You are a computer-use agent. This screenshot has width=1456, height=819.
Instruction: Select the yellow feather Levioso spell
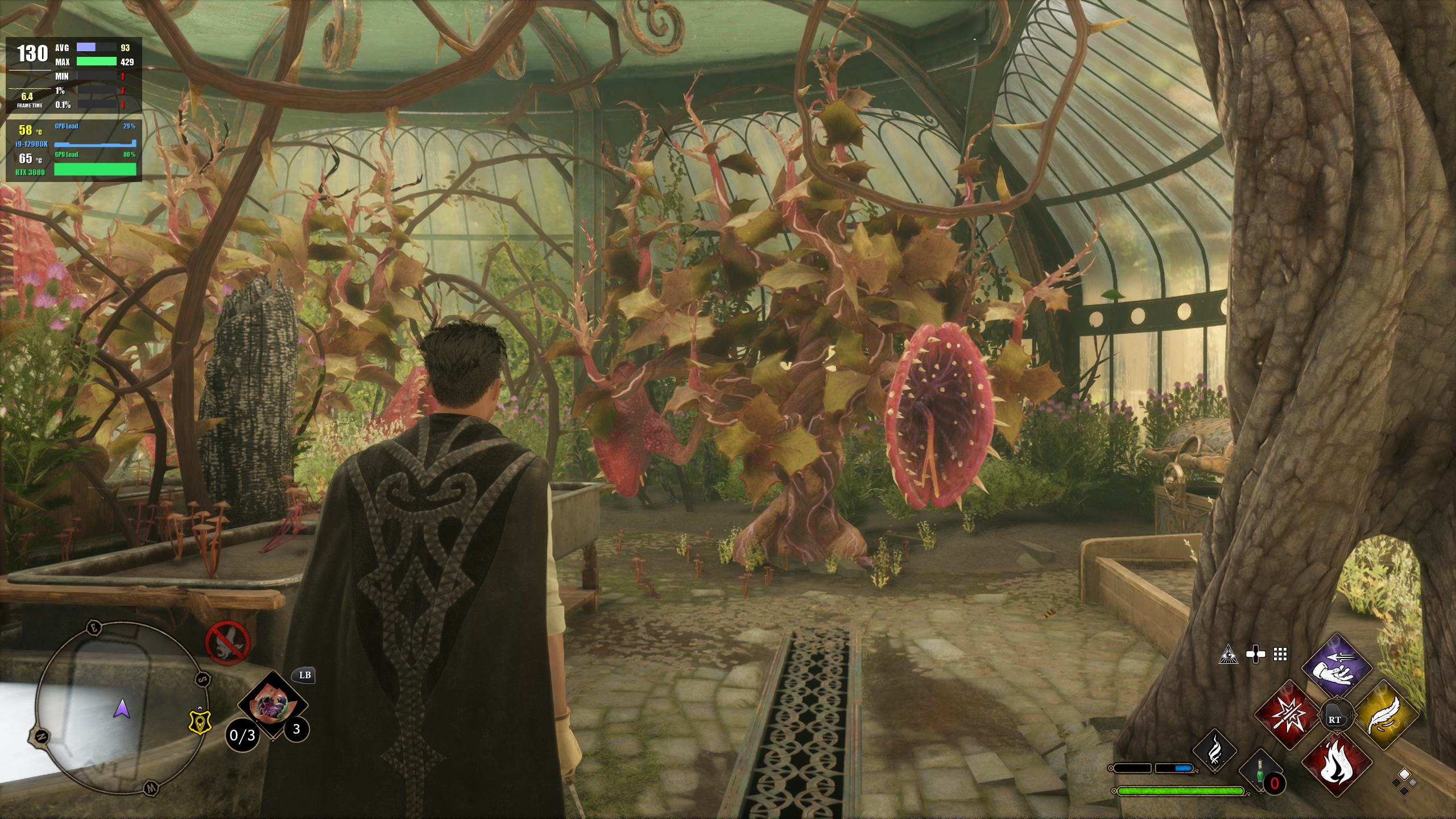click(x=1385, y=715)
